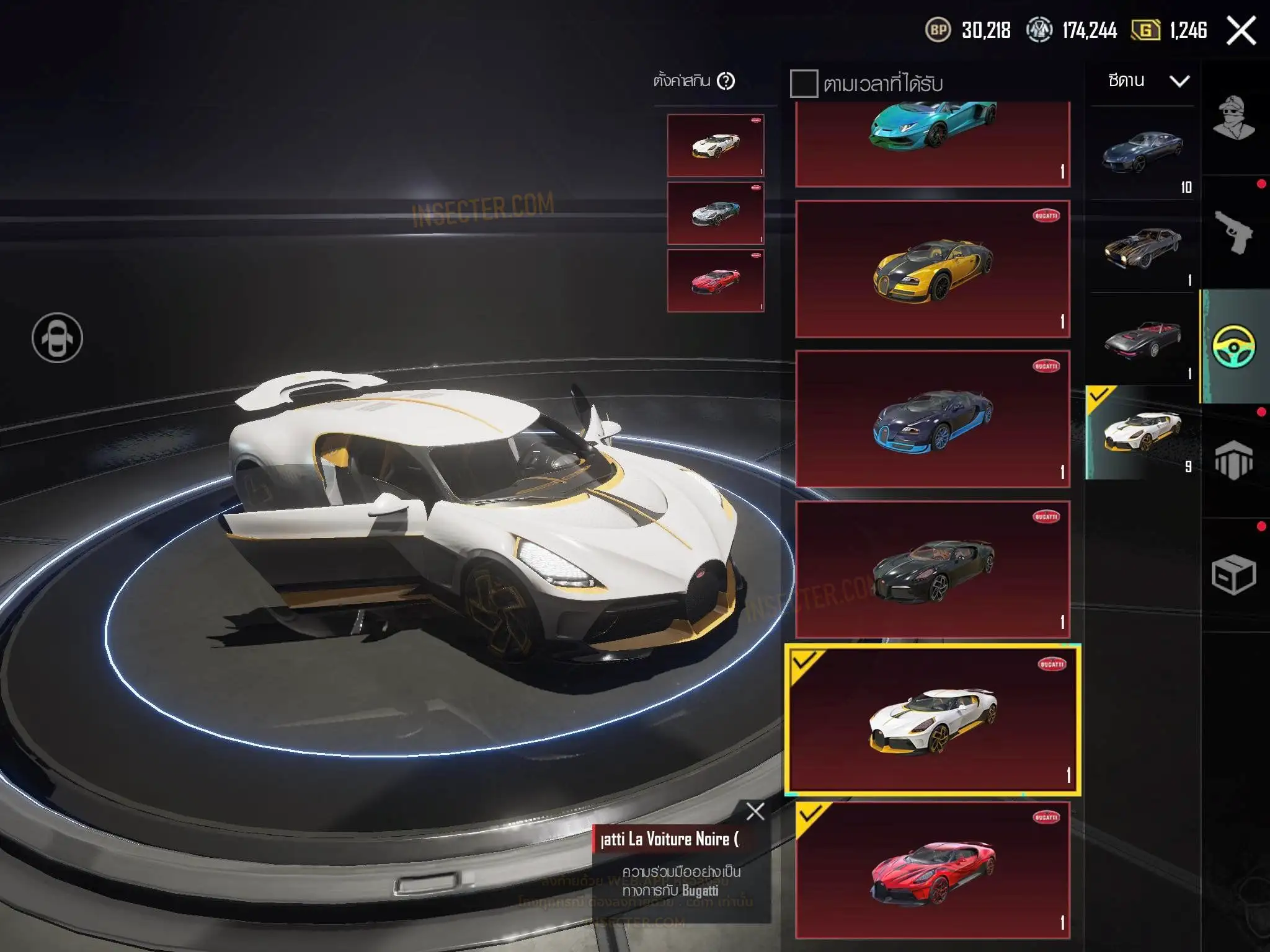Close the inventory screen with the X
1270x952 pixels.
click(x=1241, y=30)
